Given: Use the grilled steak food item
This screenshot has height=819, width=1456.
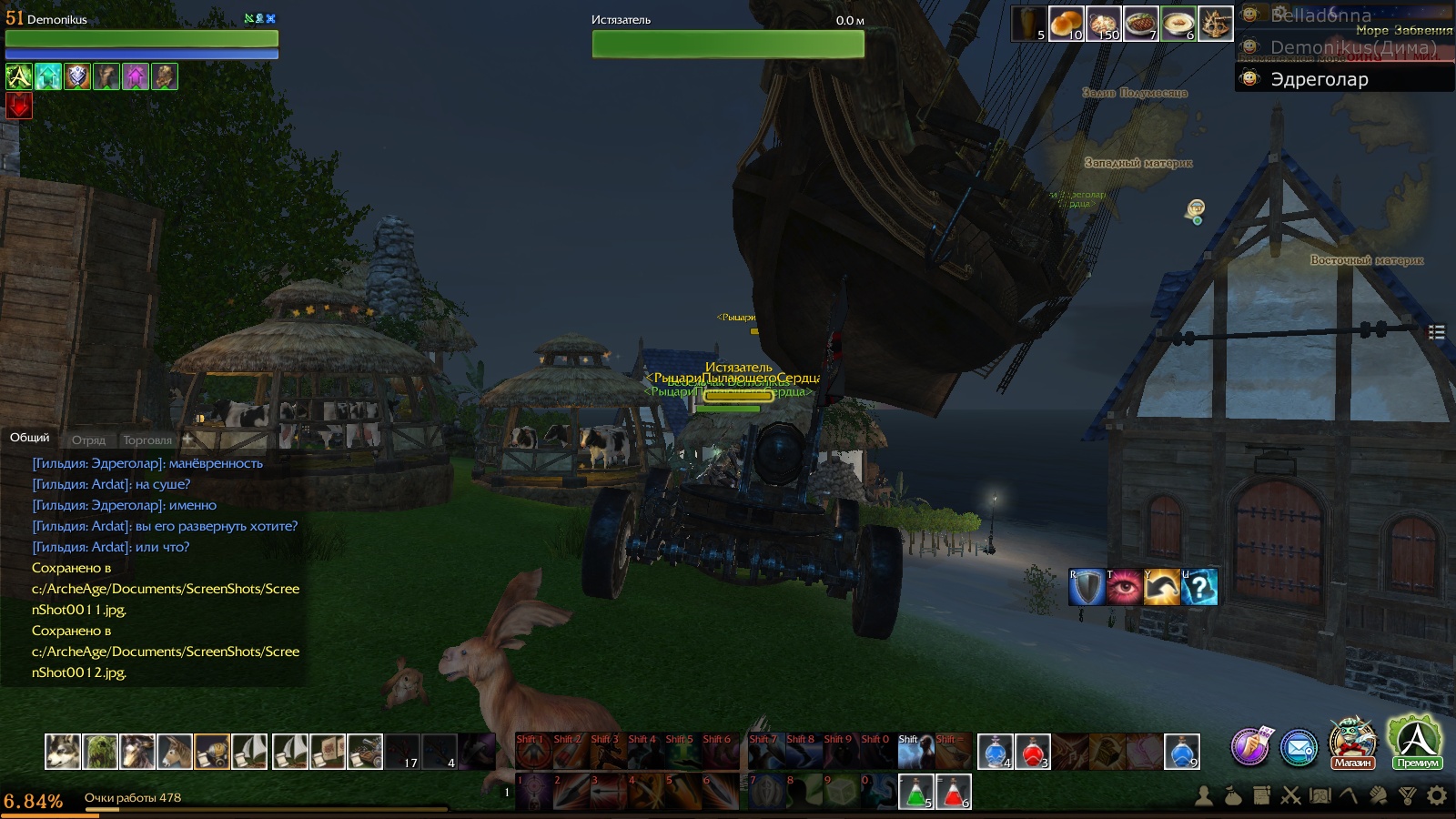Looking at the screenshot, I should pyautogui.click(x=1140, y=23).
